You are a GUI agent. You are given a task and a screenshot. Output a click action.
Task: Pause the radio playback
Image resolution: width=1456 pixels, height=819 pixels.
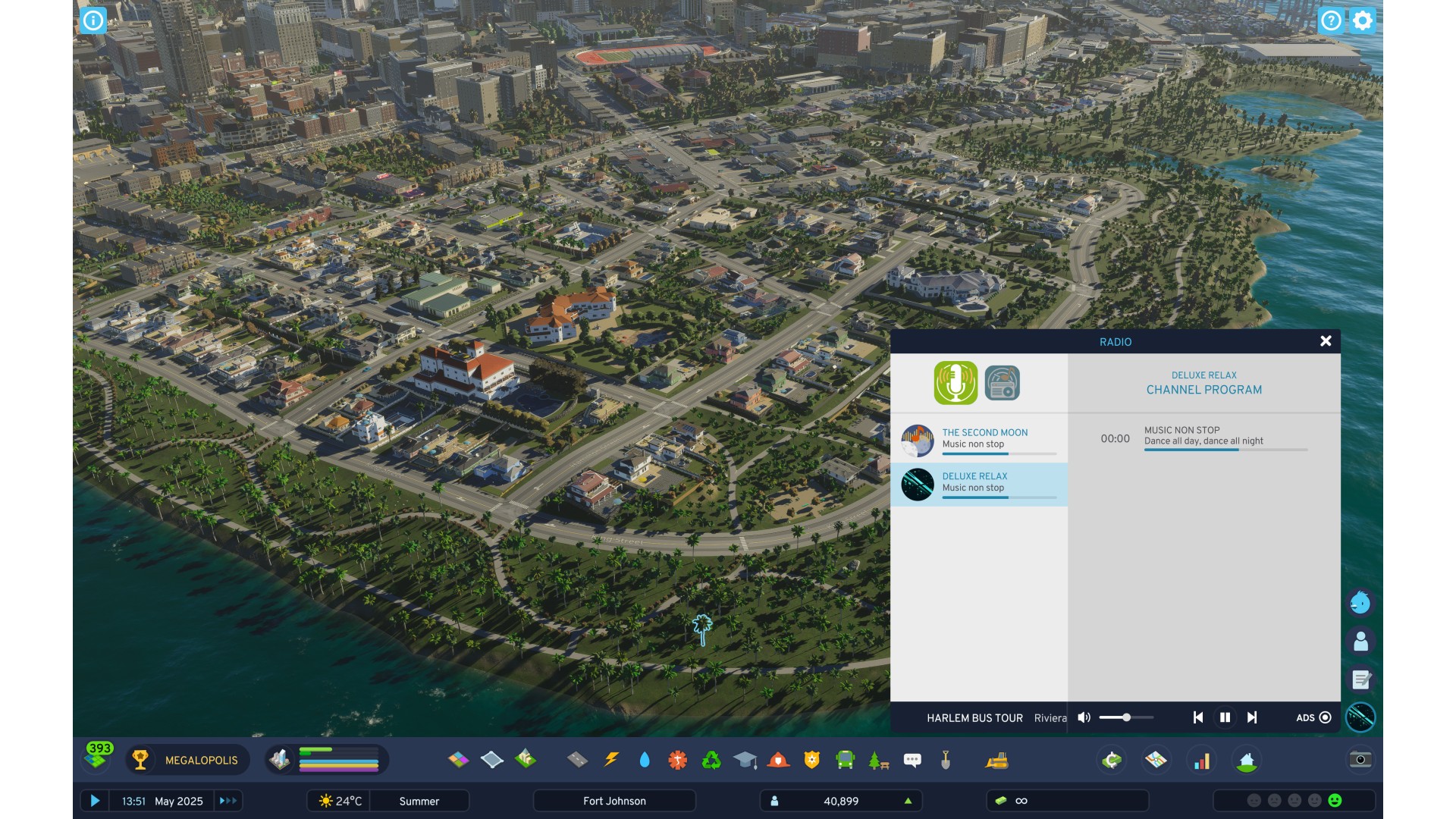(x=1225, y=717)
